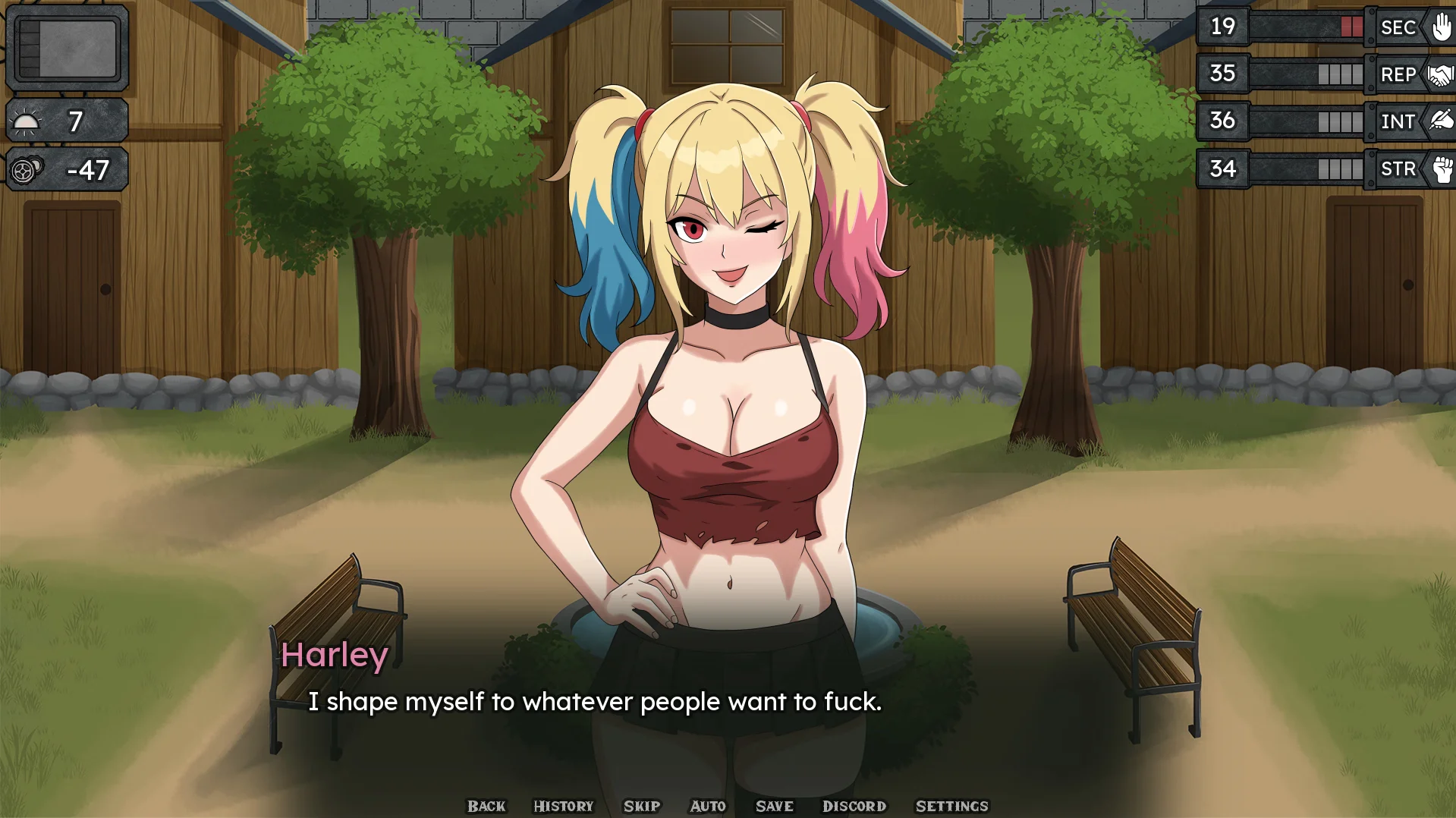1456x818 pixels.
Task: Click the grey monitor panel icon
Action: tap(68, 49)
